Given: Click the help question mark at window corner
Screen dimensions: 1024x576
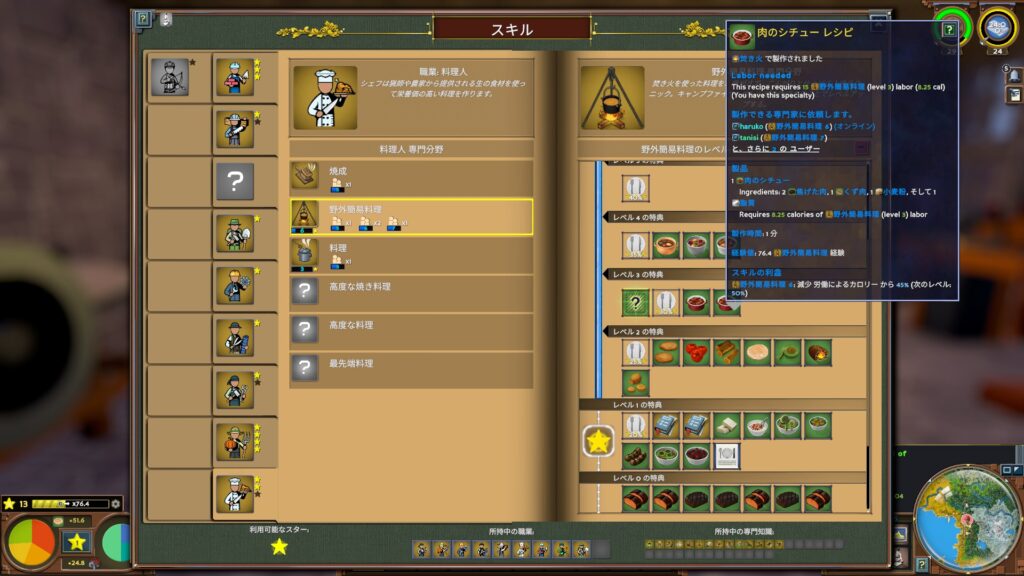Looking at the screenshot, I should (143, 19).
